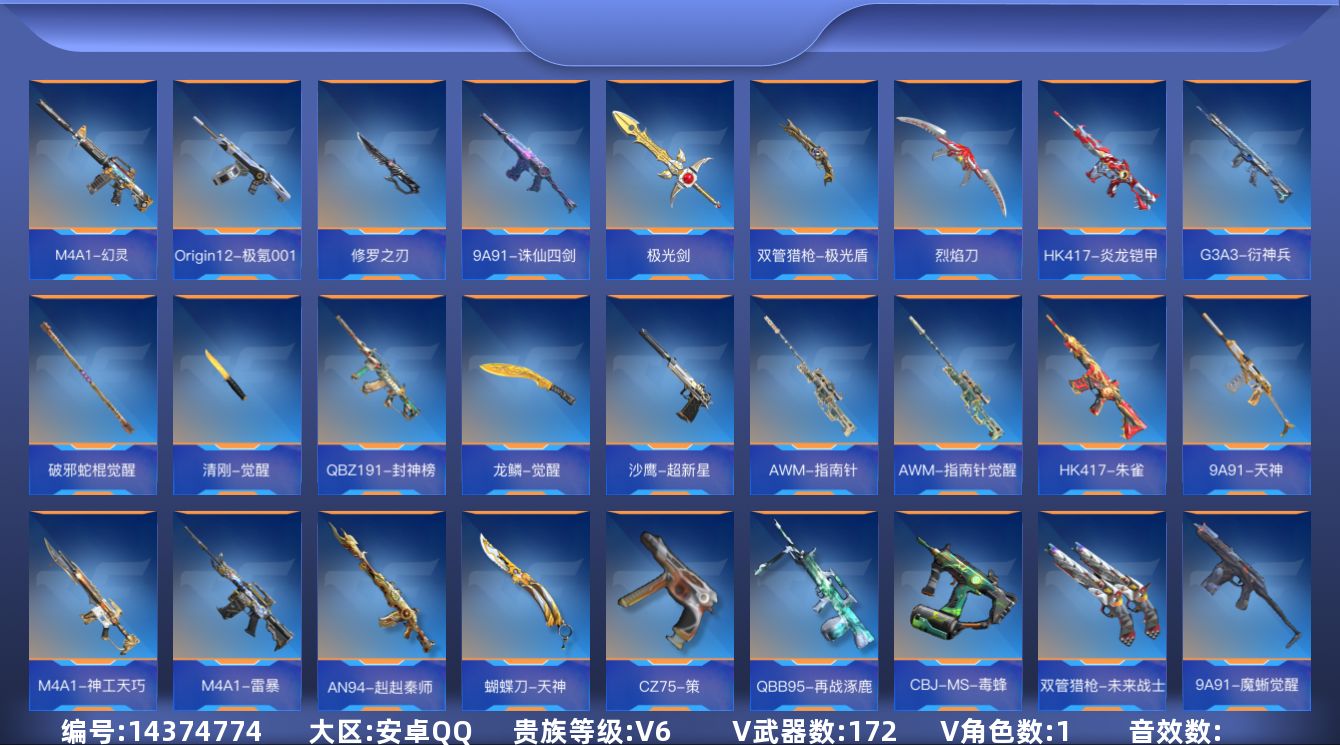Image resolution: width=1340 pixels, height=745 pixels.
Task: Select the G3A3-衍神兵 rifle card
Action: (1245, 170)
